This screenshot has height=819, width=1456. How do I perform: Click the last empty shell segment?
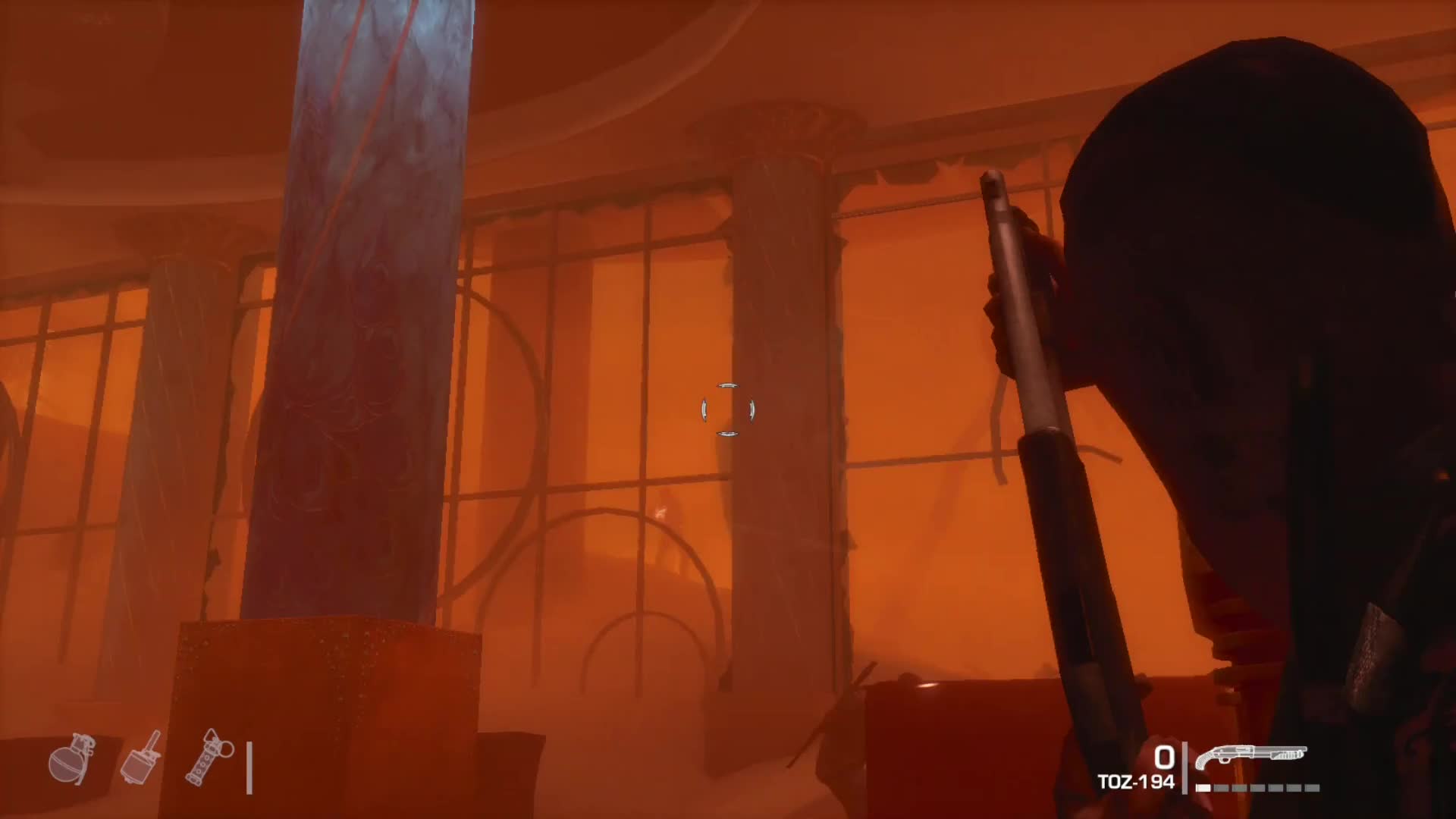click(x=1312, y=787)
